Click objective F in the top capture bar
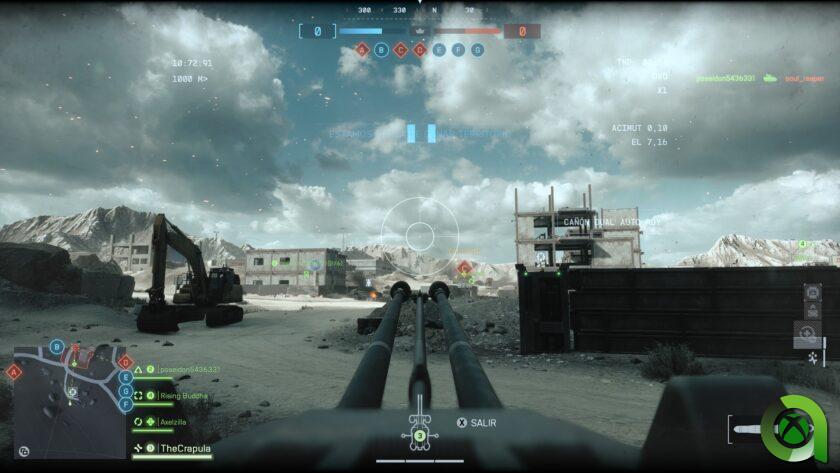This screenshot has width=840, height=473. pos(458,49)
